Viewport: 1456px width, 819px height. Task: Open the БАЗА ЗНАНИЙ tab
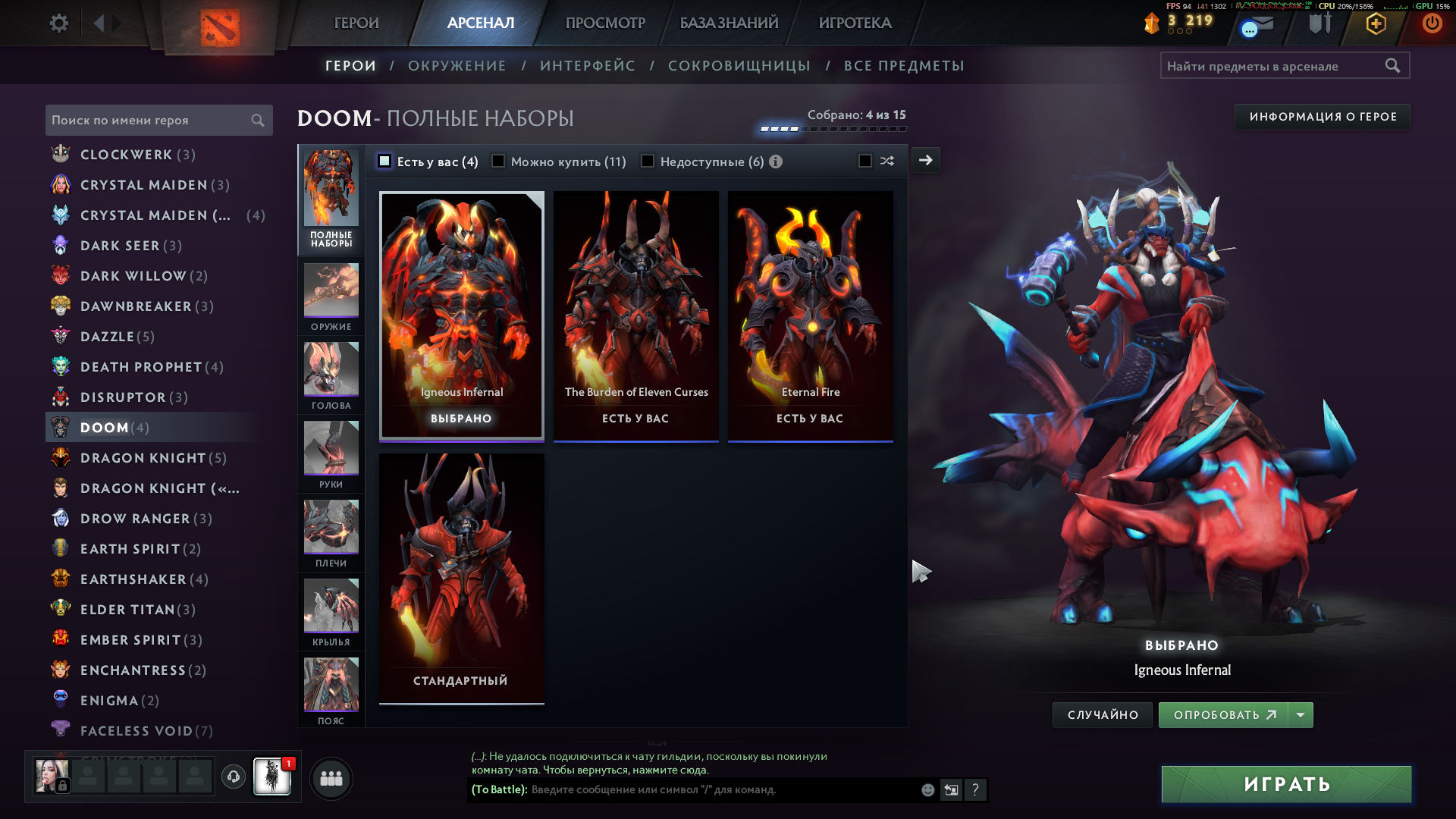click(x=729, y=24)
